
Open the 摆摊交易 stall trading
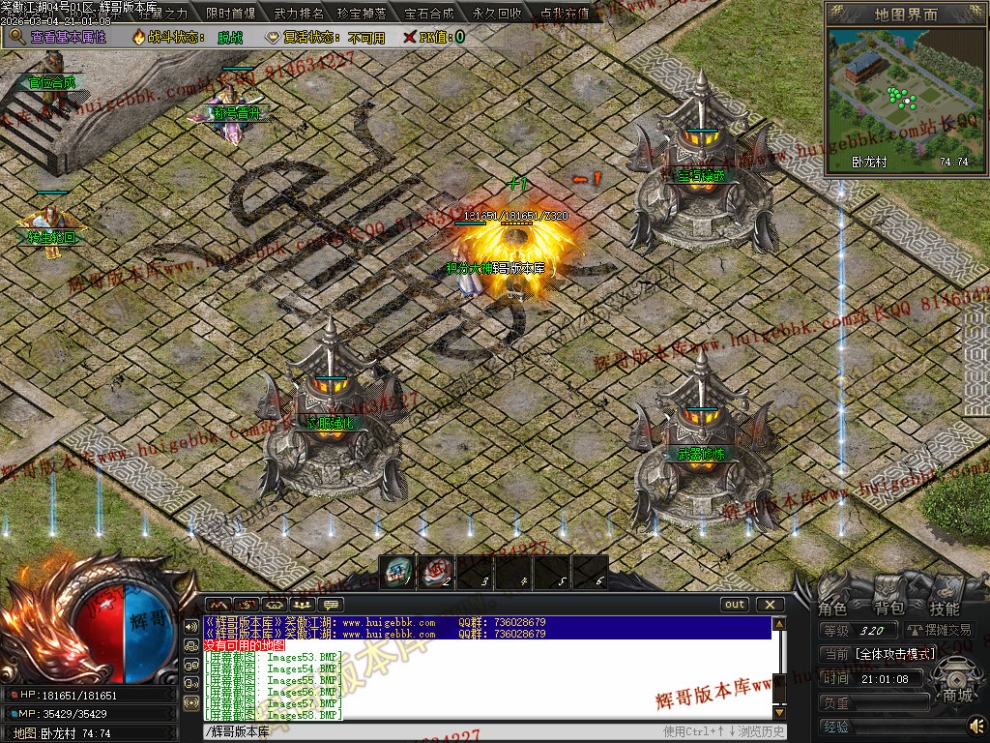point(939,630)
